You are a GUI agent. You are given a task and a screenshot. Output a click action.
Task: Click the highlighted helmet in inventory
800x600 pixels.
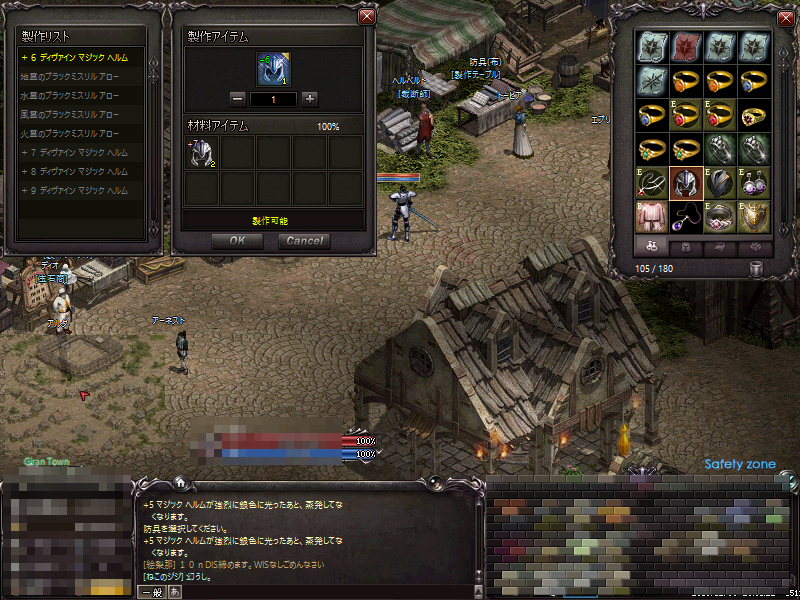[x=685, y=182]
